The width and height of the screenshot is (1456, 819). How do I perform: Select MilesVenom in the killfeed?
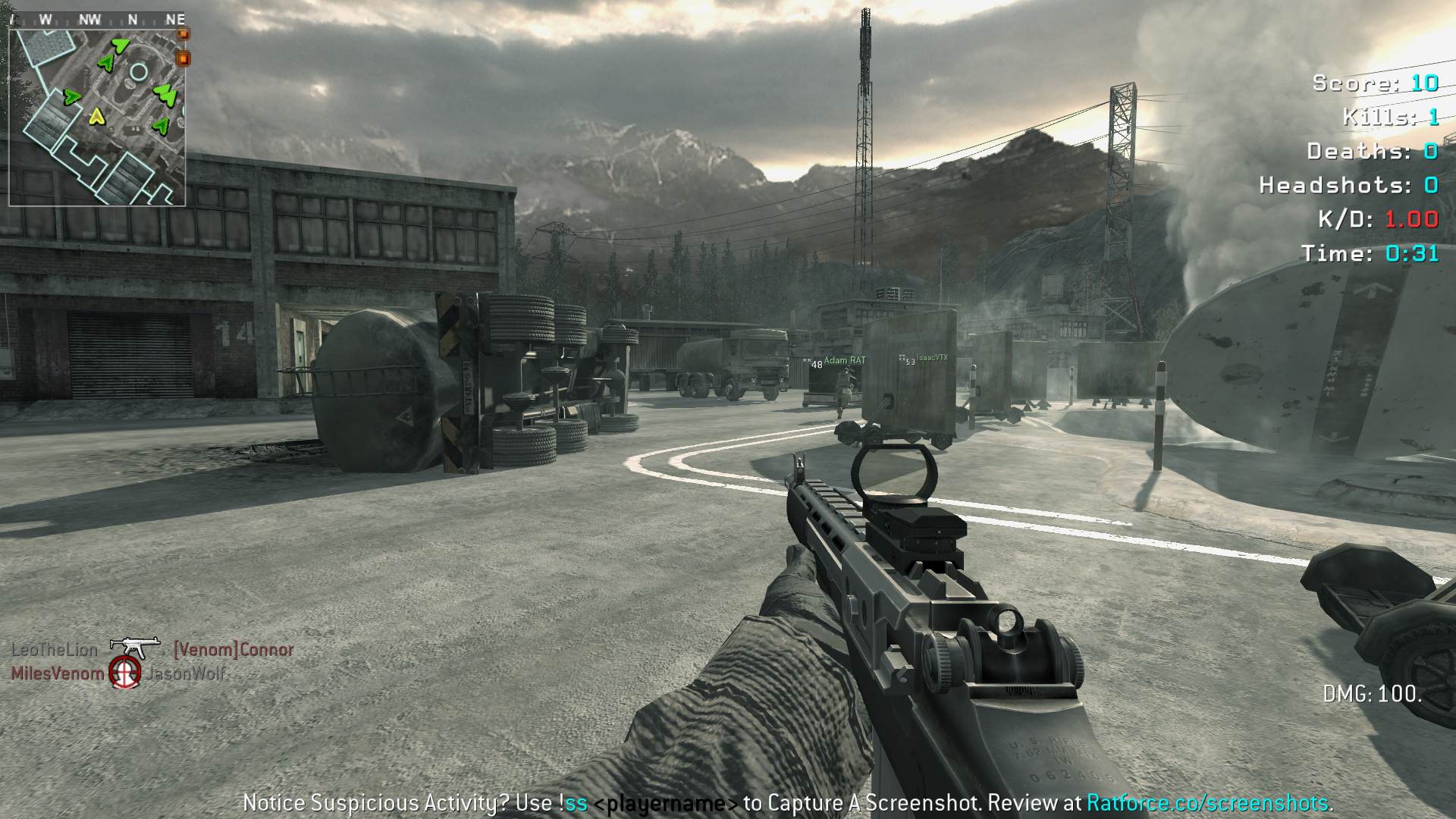click(58, 673)
